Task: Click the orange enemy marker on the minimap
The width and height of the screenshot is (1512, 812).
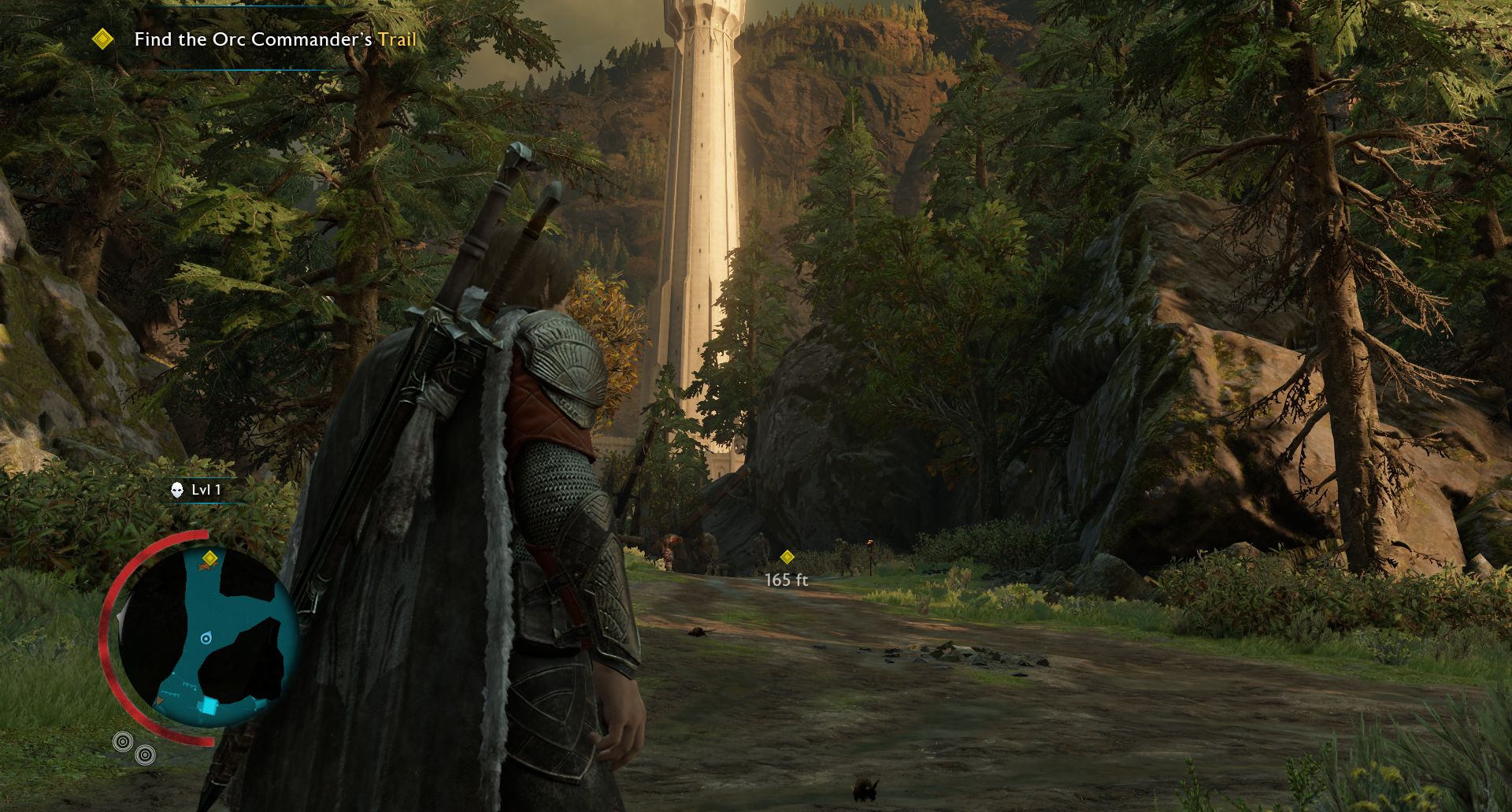Action: pos(203,566)
